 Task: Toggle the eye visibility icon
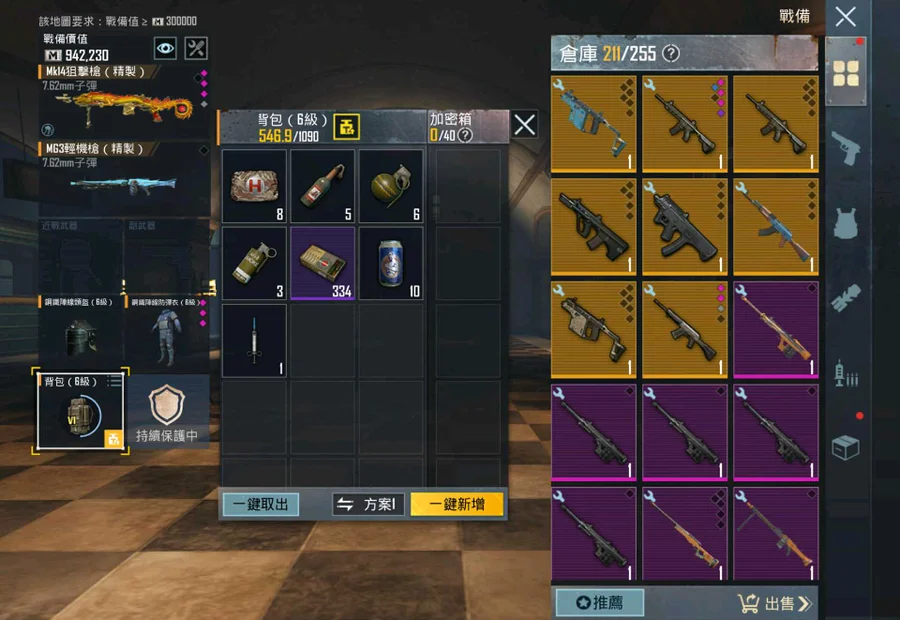[x=165, y=48]
